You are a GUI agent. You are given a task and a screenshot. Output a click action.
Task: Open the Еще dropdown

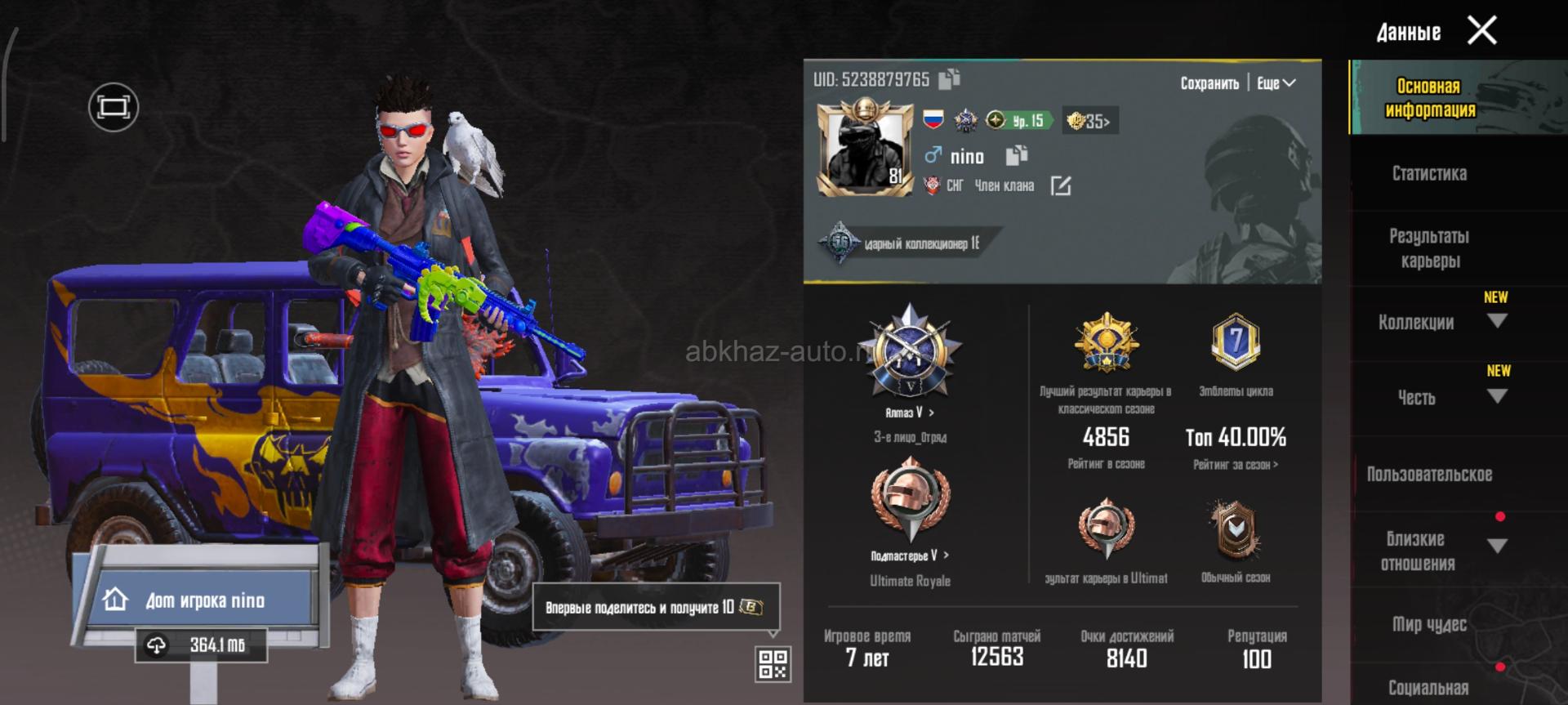(1276, 83)
